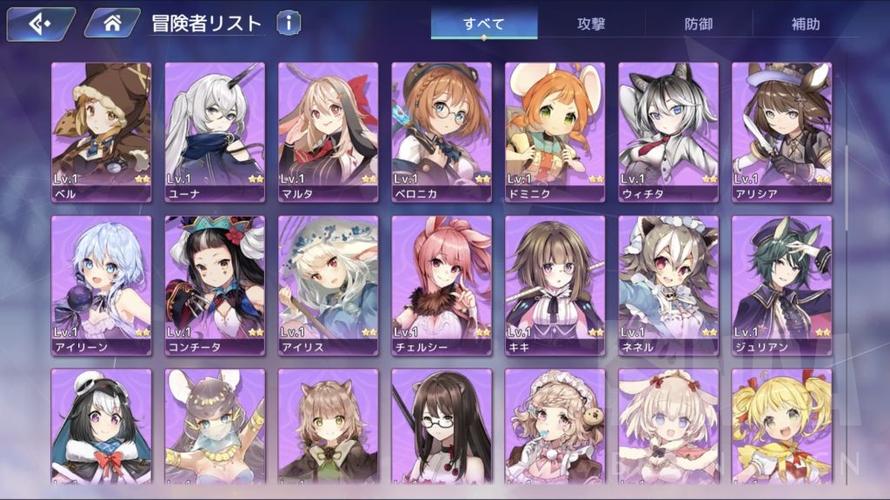This screenshot has width=890, height=500.
Task: Show the 補助 category tab
Action: tap(805, 24)
